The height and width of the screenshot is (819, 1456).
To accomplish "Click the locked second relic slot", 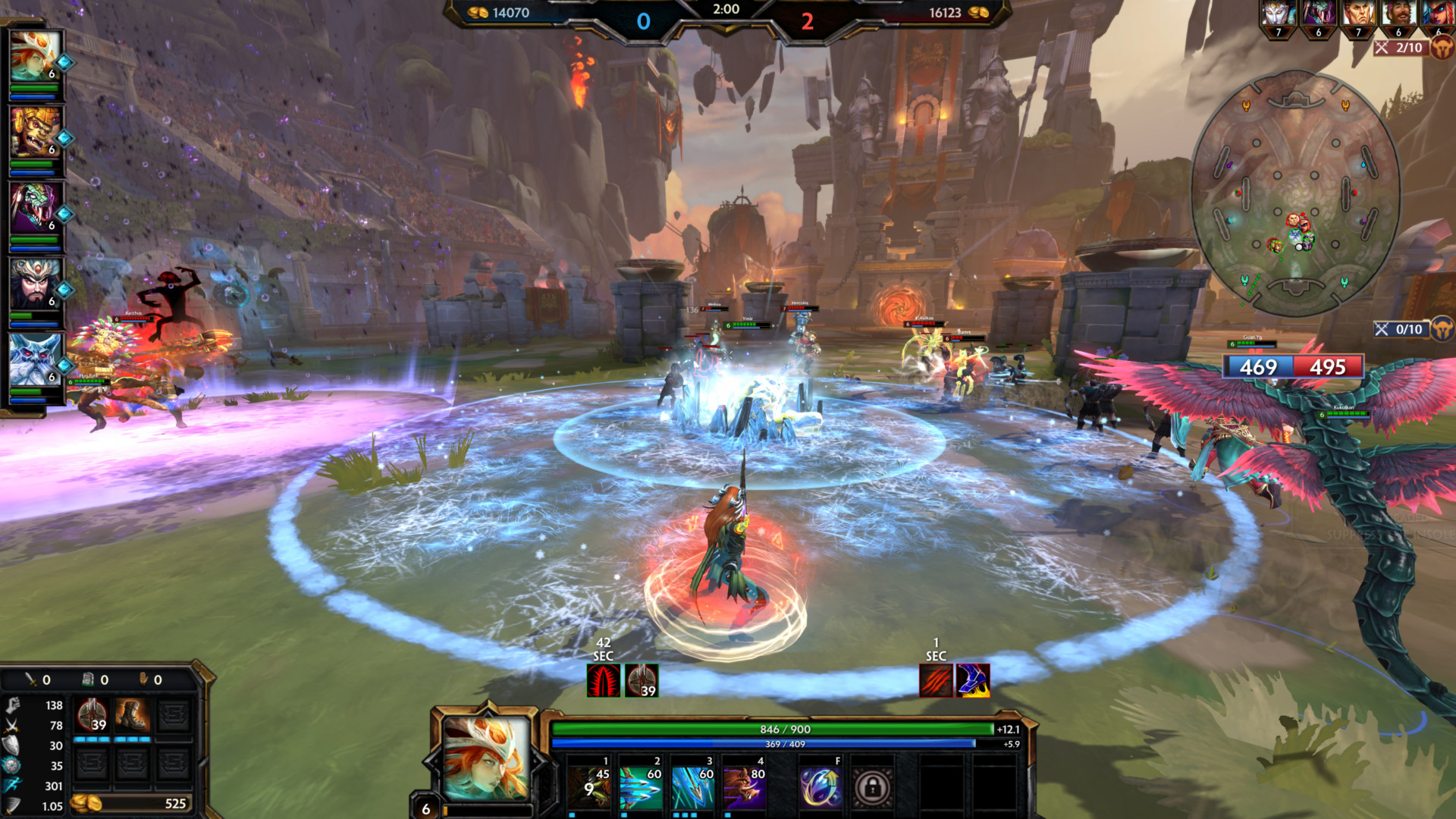I will (x=872, y=787).
